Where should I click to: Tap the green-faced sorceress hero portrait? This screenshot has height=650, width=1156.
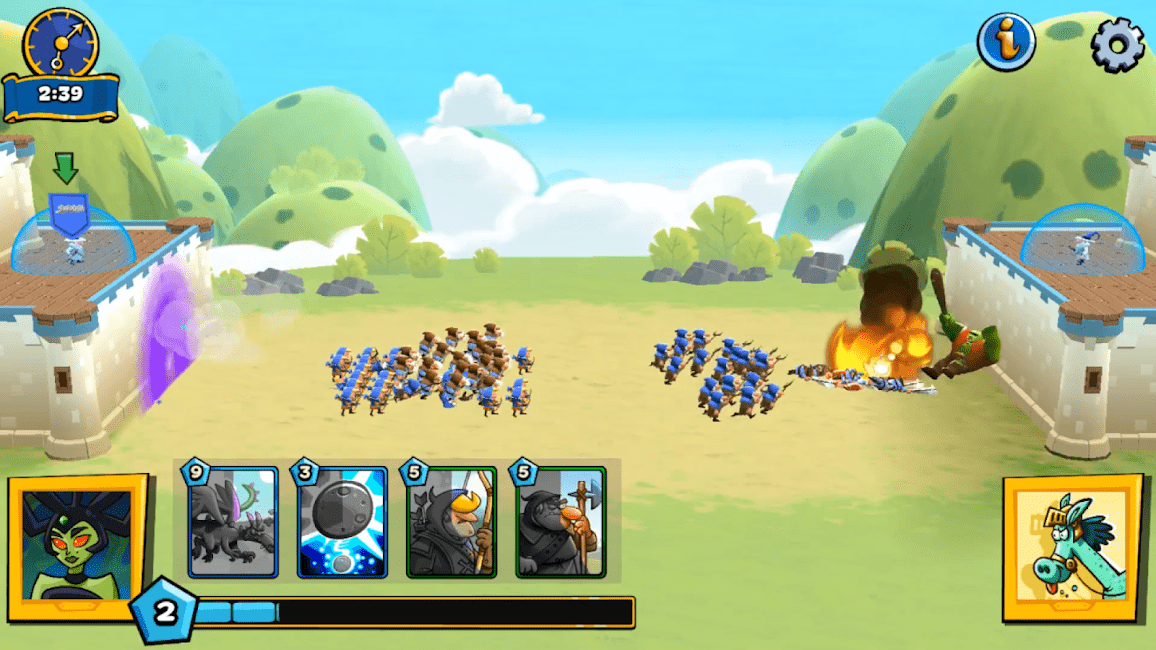click(x=77, y=546)
